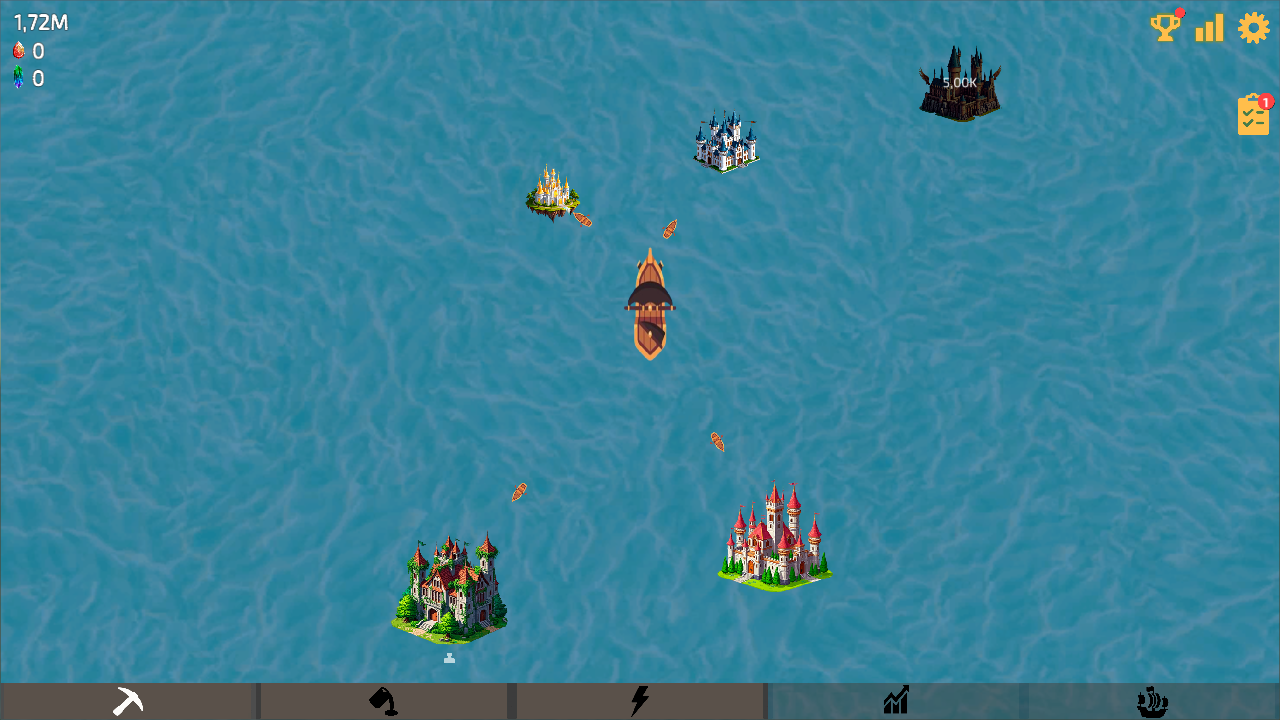Click the pink castle island
1280x720 pixels.
coord(775,535)
